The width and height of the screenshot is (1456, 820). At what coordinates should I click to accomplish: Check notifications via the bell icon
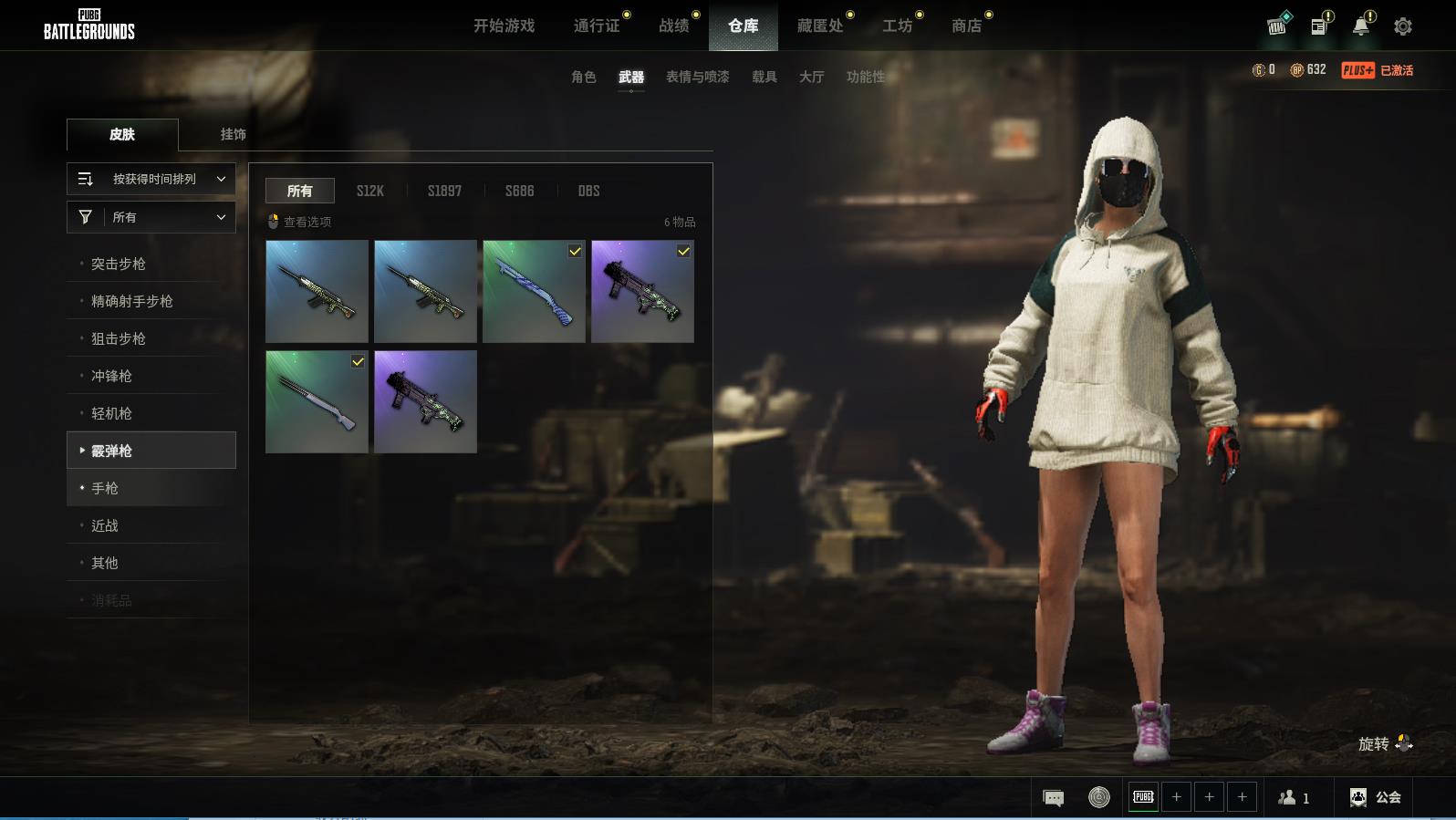(1361, 26)
